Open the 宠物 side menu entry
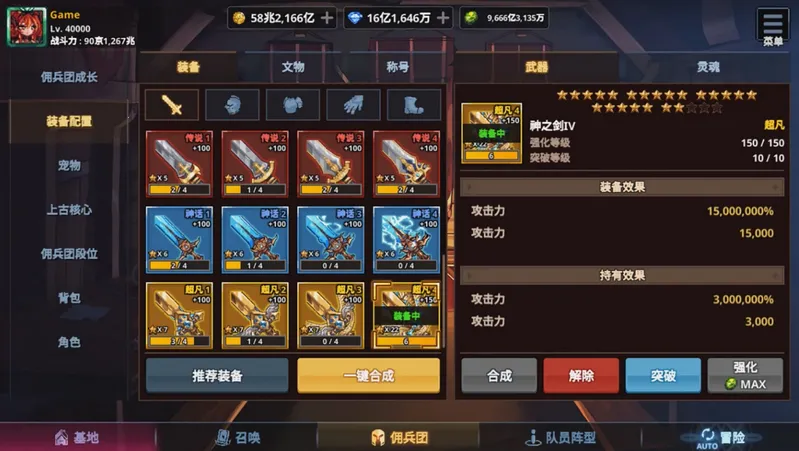The width and height of the screenshot is (799, 451). click(x=69, y=165)
